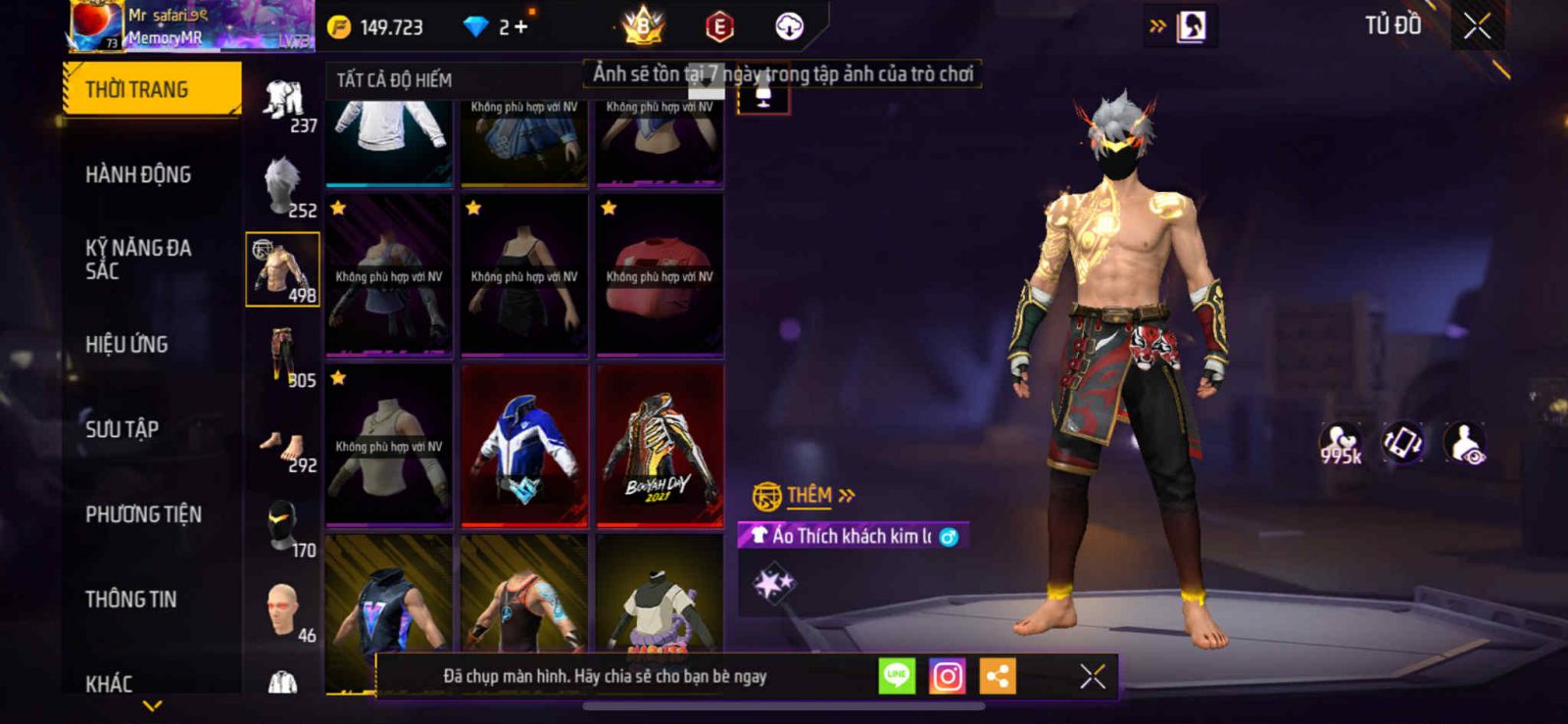Open the HIỆU ỨNG section
Viewport: 1568px width, 724px height.
pyautogui.click(x=126, y=344)
